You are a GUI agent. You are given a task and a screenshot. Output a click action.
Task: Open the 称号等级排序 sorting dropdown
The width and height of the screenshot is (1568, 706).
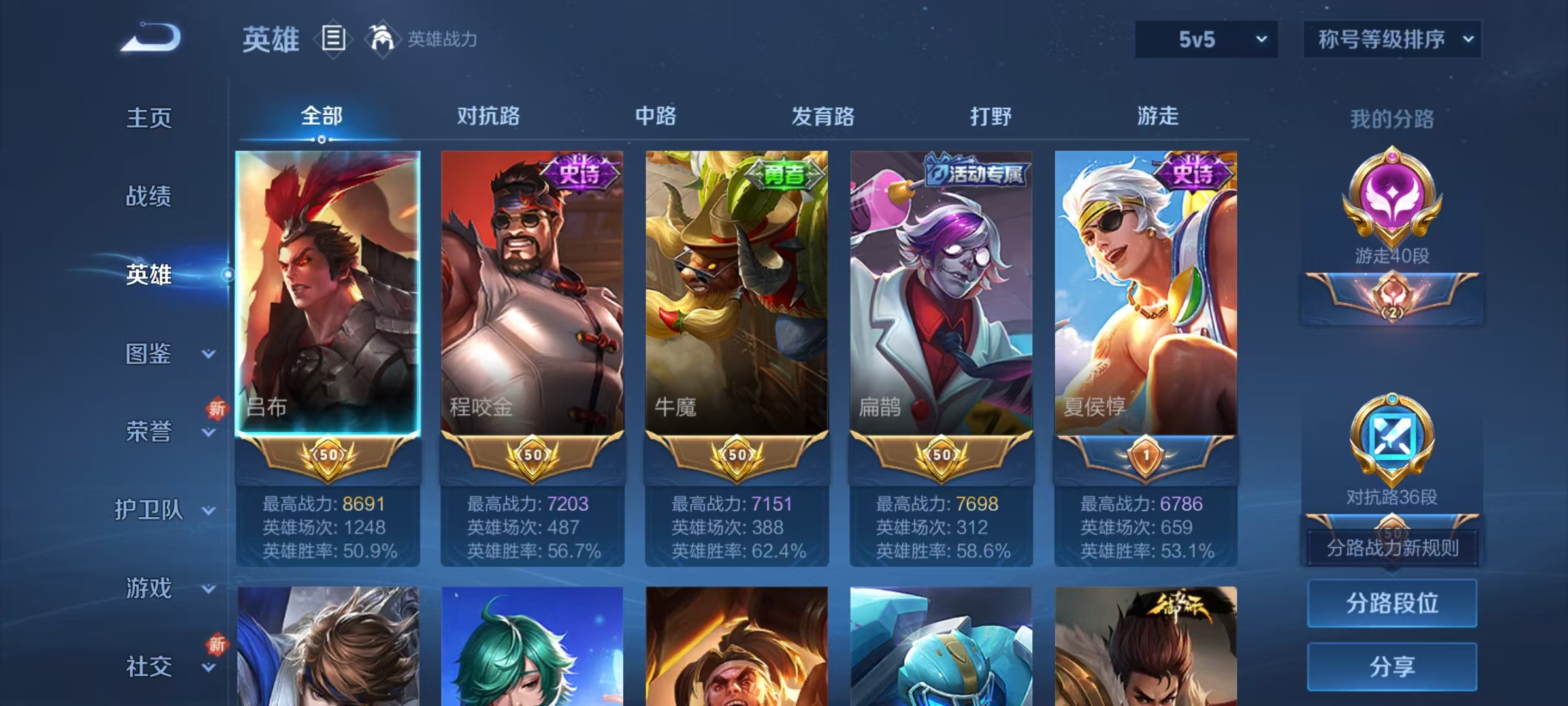(x=1392, y=39)
